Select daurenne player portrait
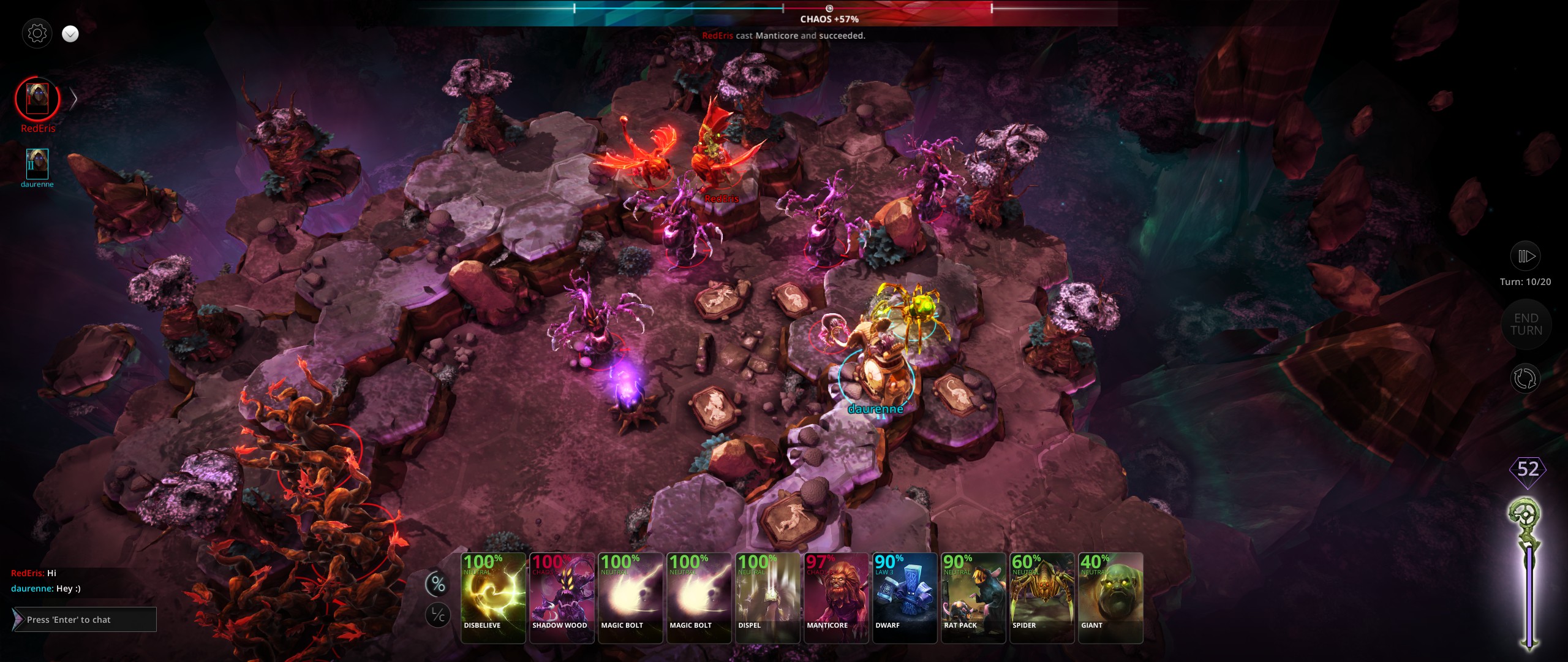The height and width of the screenshot is (662, 1568). pyautogui.click(x=37, y=164)
